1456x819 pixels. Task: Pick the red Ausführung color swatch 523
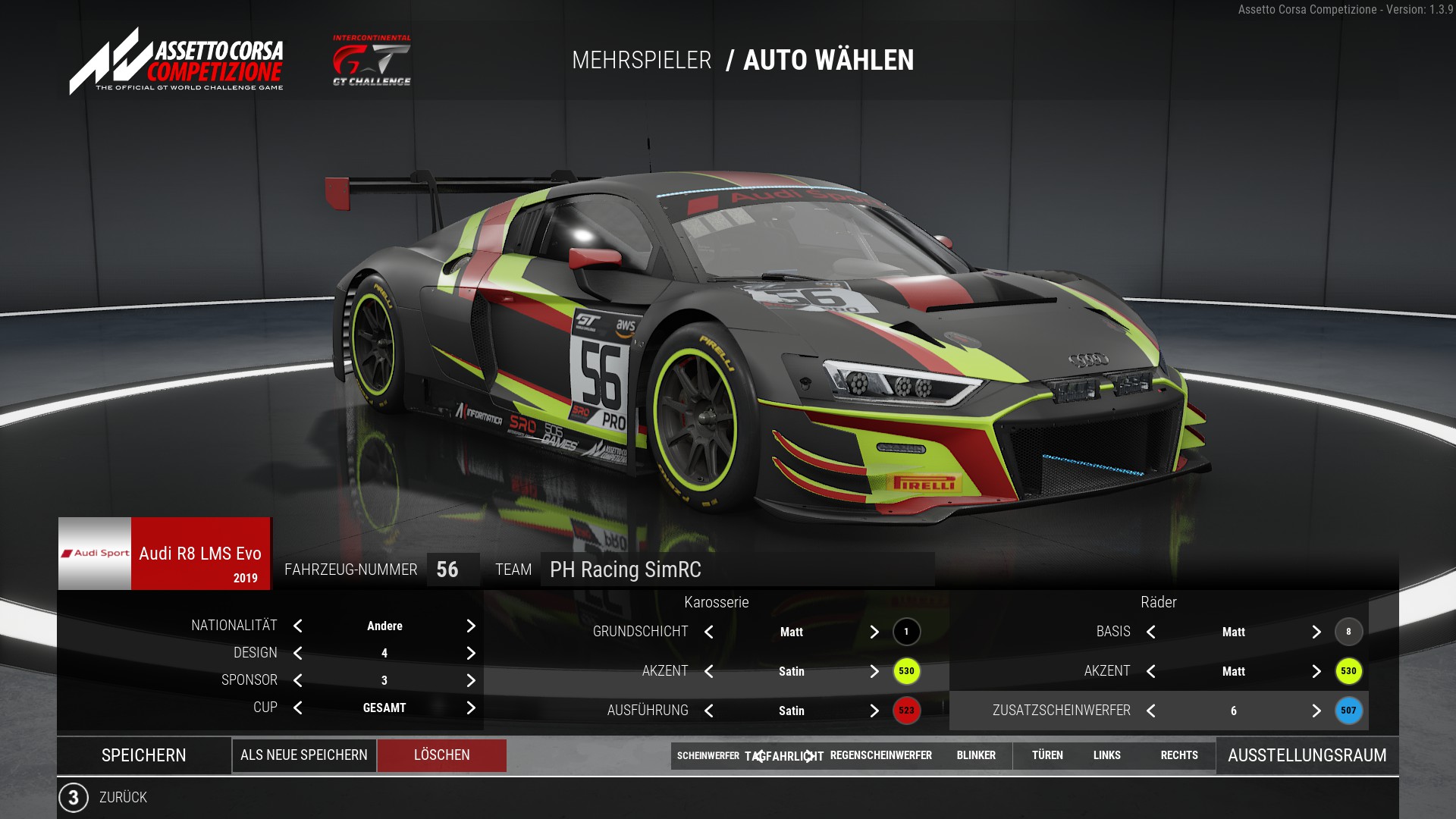point(906,711)
